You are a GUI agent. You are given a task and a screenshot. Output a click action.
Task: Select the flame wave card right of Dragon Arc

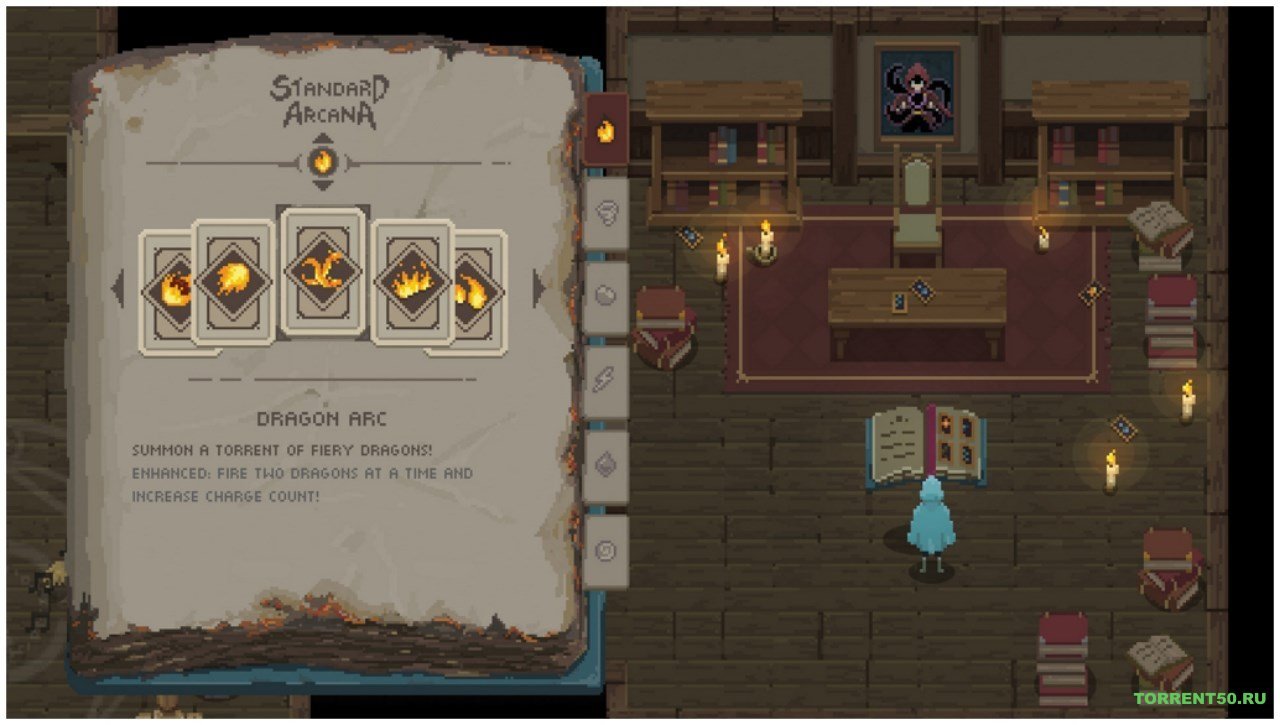point(411,280)
